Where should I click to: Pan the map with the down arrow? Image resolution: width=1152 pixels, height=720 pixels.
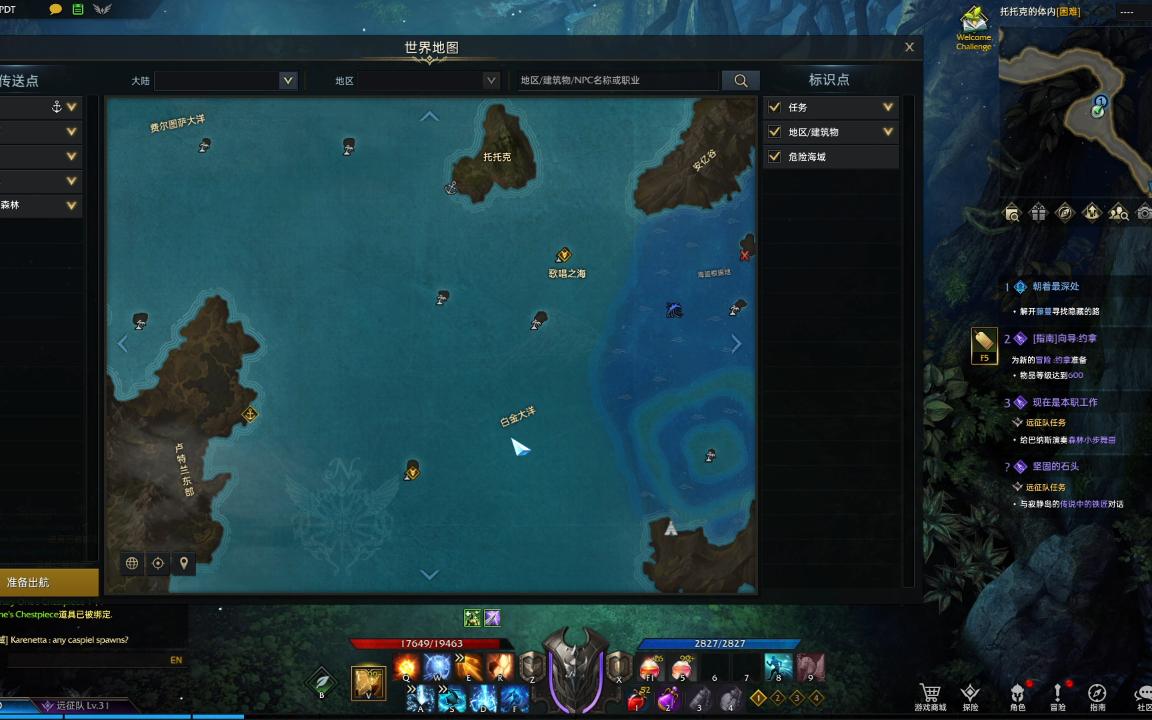(x=429, y=574)
